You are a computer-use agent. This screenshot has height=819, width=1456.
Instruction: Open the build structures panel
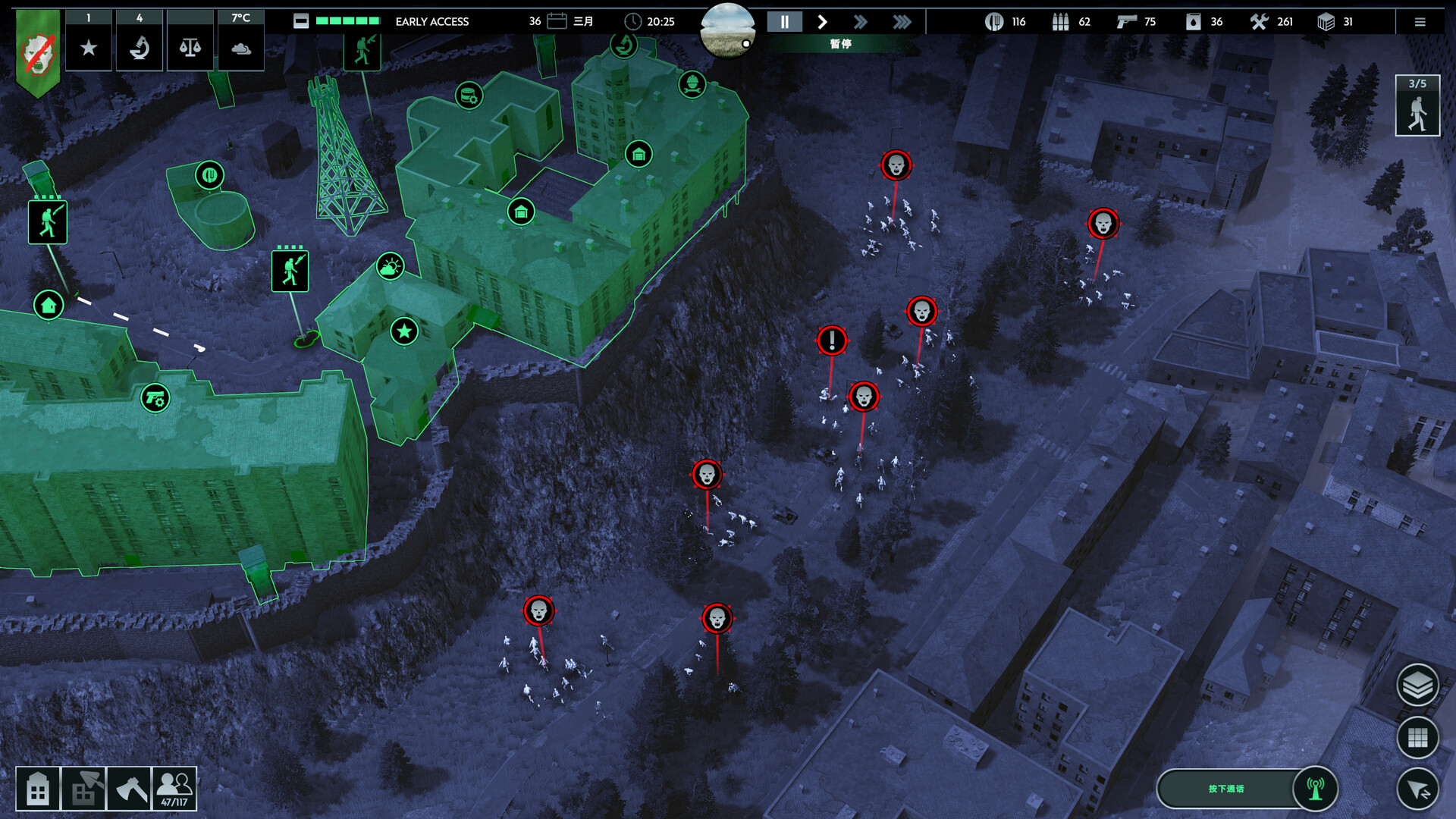click(39, 788)
